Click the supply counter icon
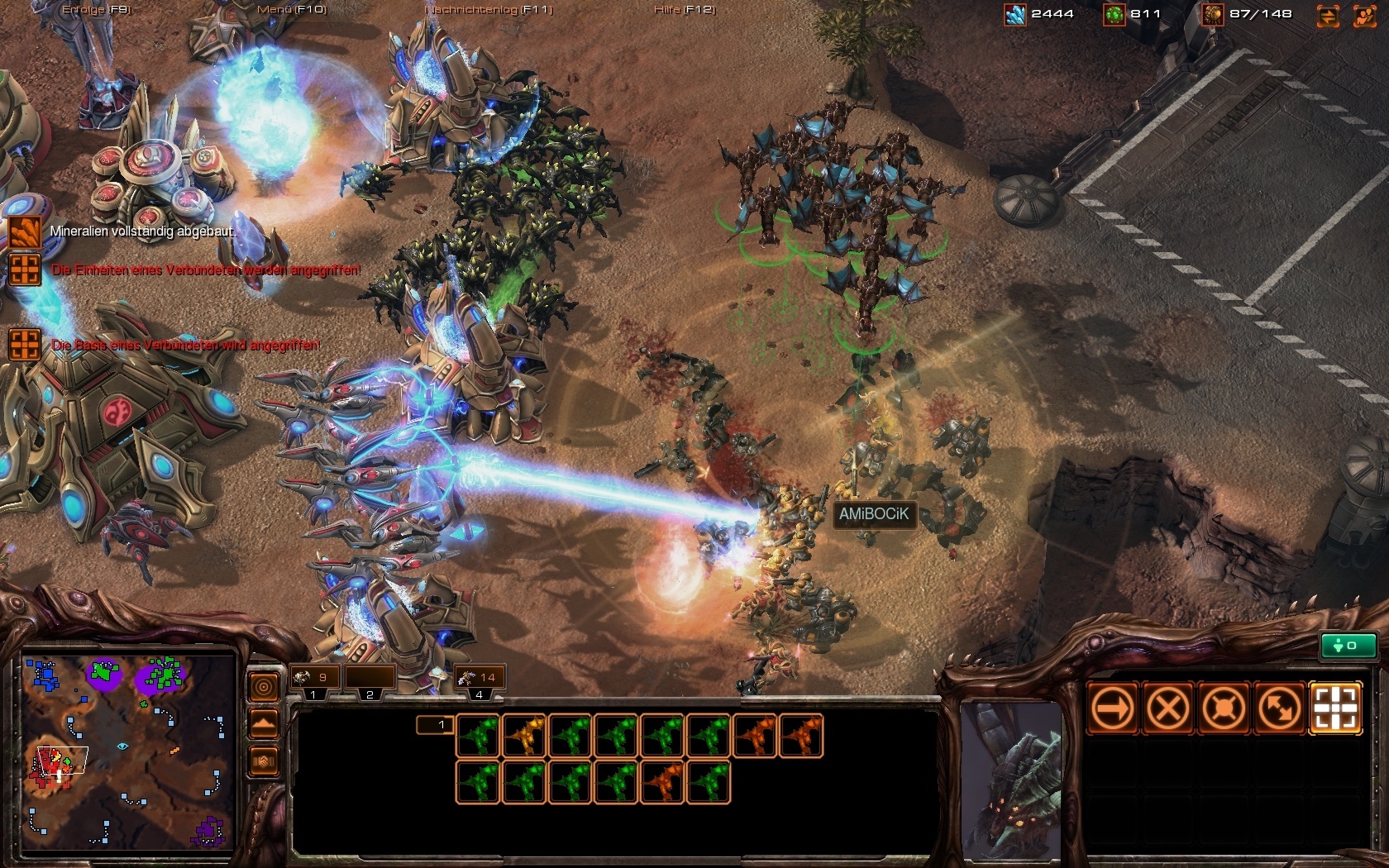1389x868 pixels. pos(1213,13)
